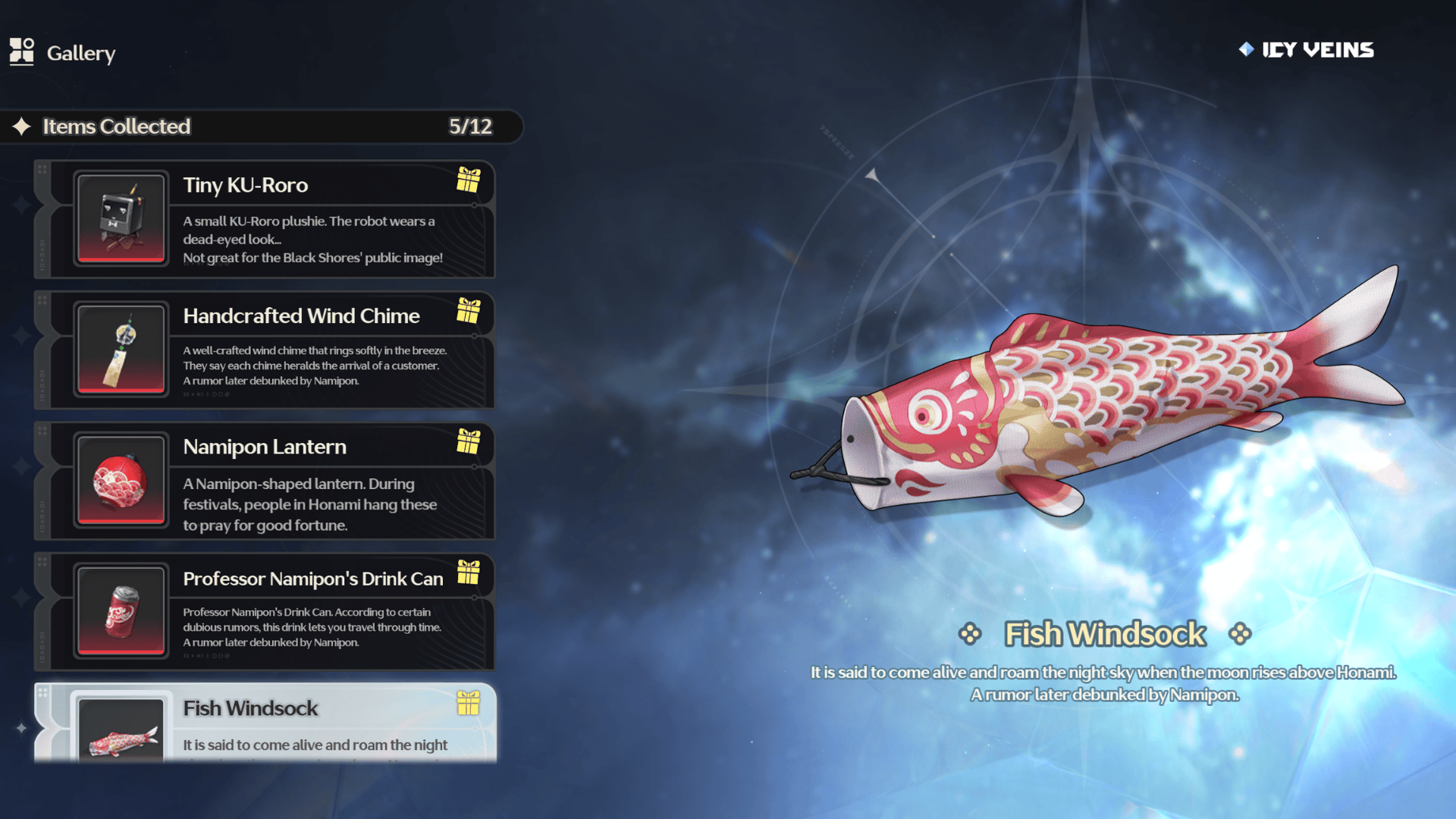Click the drink can thumbnail
Image resolution: width=1456 pixels, height=819 pixels.
pos(121,611)
